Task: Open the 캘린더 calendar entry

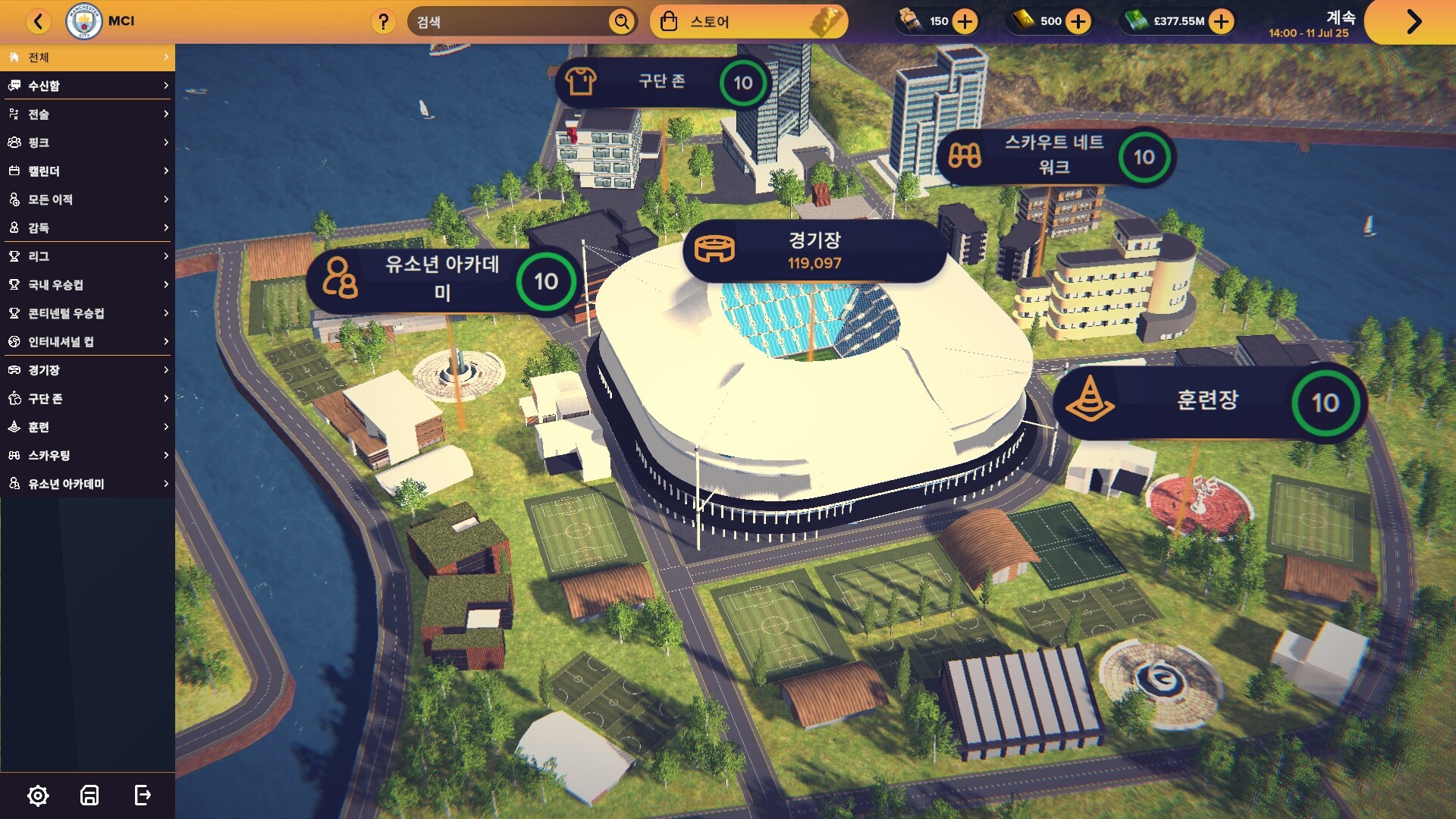Action: click(x=87, y=171)
